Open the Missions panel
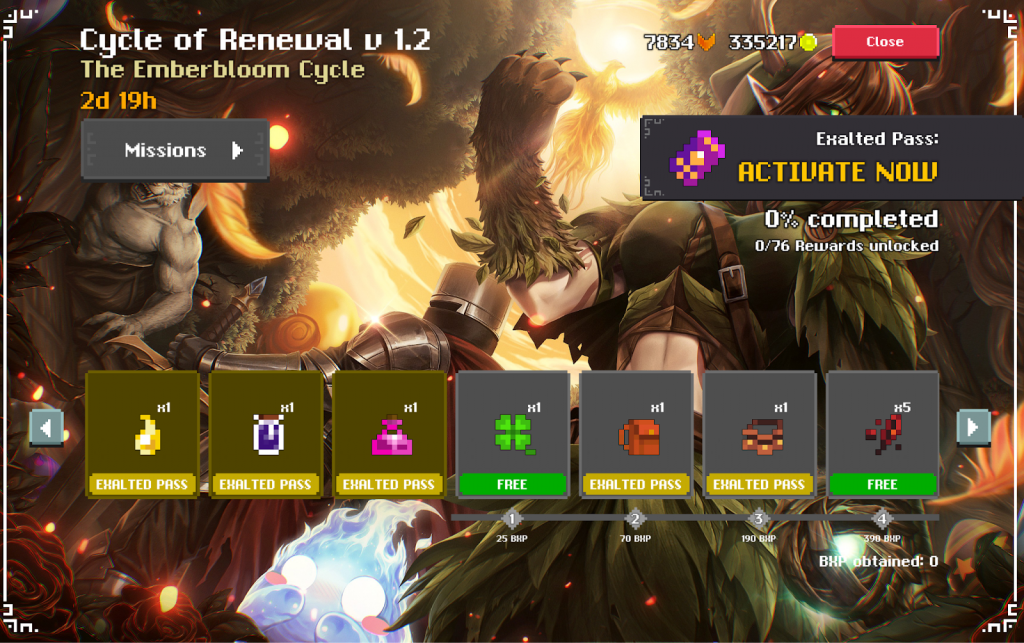The image size is (1024, 643). tap(175, 151)
